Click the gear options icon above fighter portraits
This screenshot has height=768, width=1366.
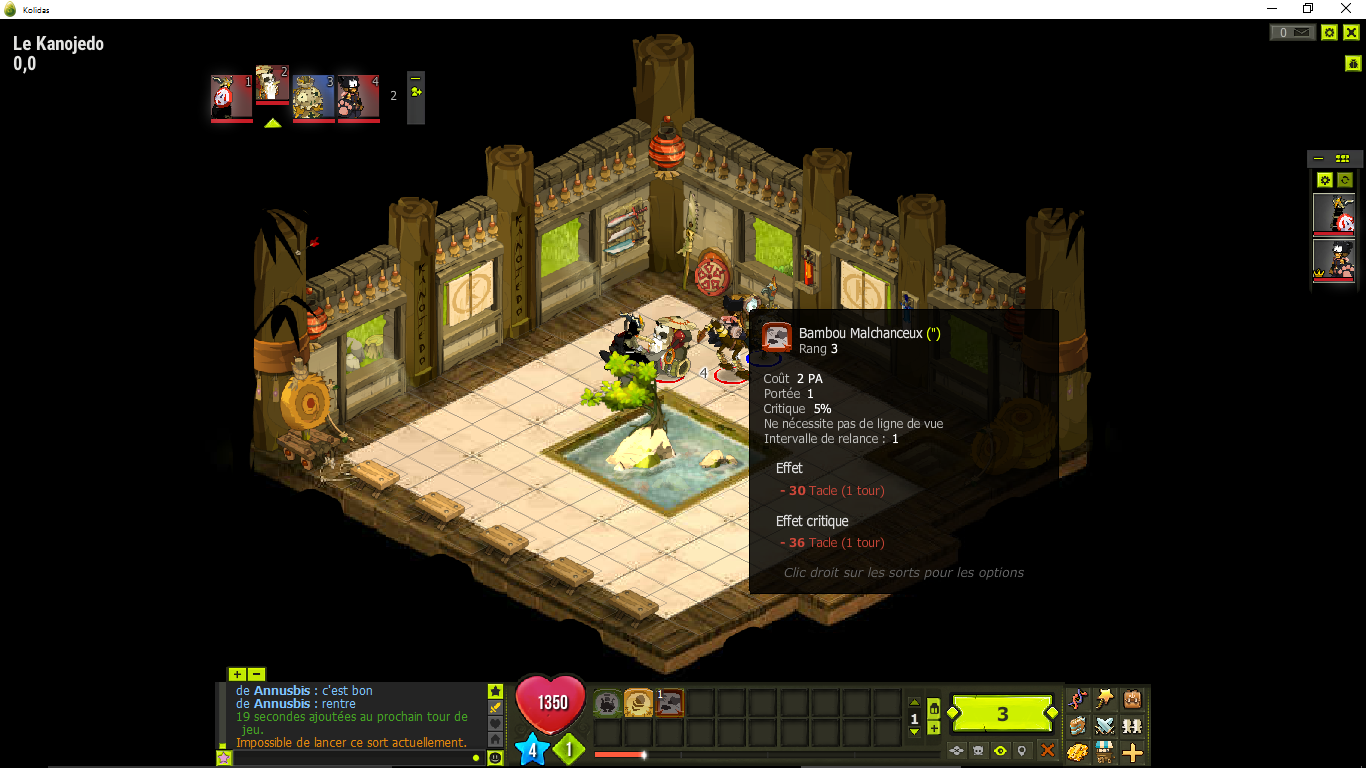click(x=1325, y=179)
